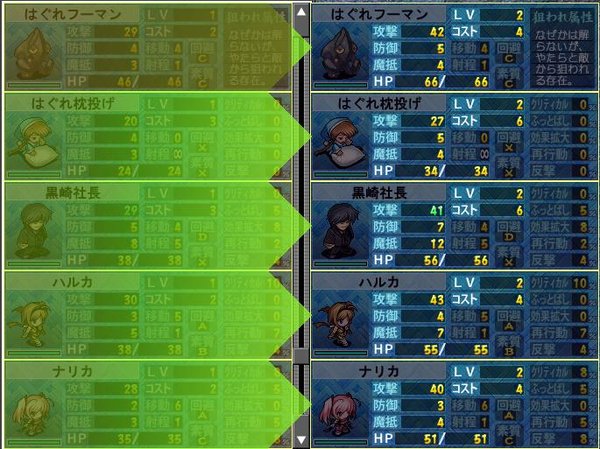Click the scrollbar's down arrow
Screen dimensions: 600x449
coord(302,438)
